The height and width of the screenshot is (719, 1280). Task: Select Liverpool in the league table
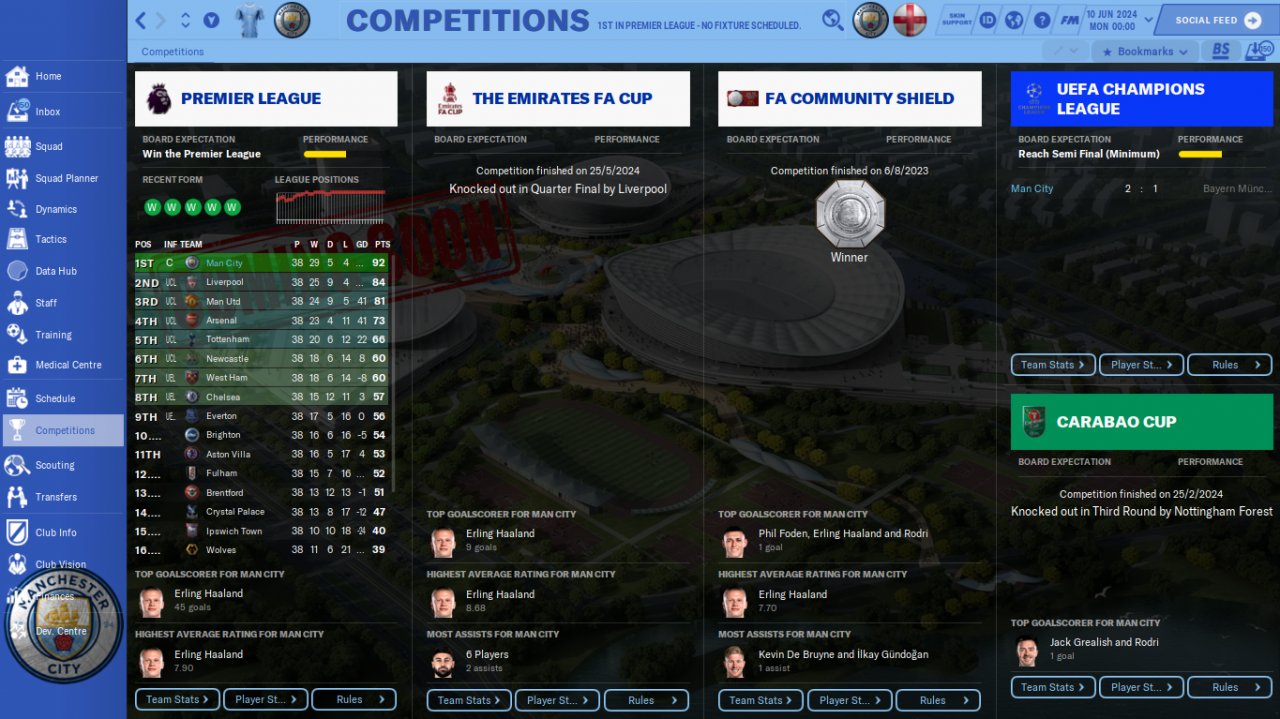click(x=224, y=282)
